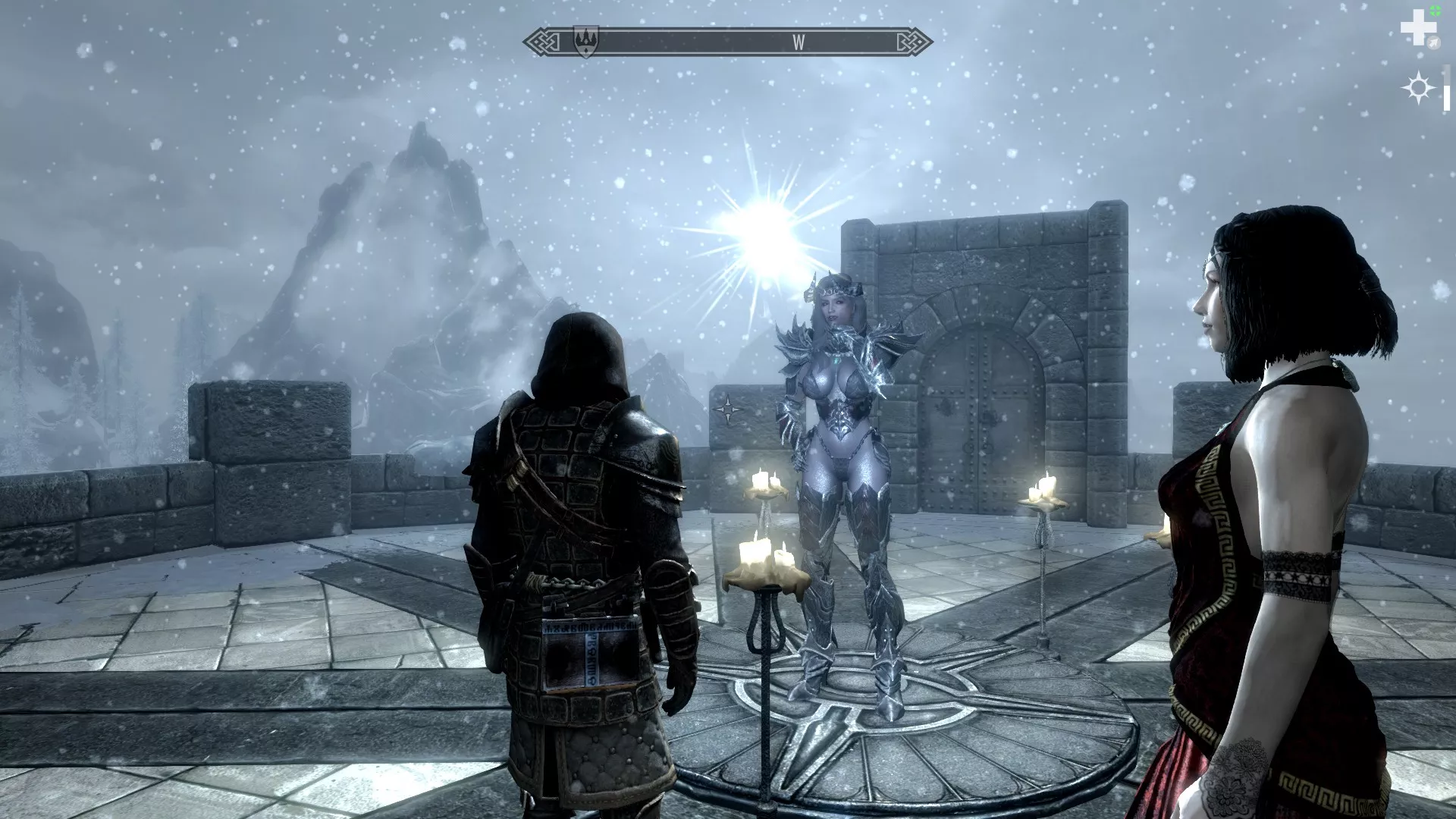This screenshot has height=819, width=1456.
Task: Click the crown shield marker on the compass
Action: coord(586,40)
